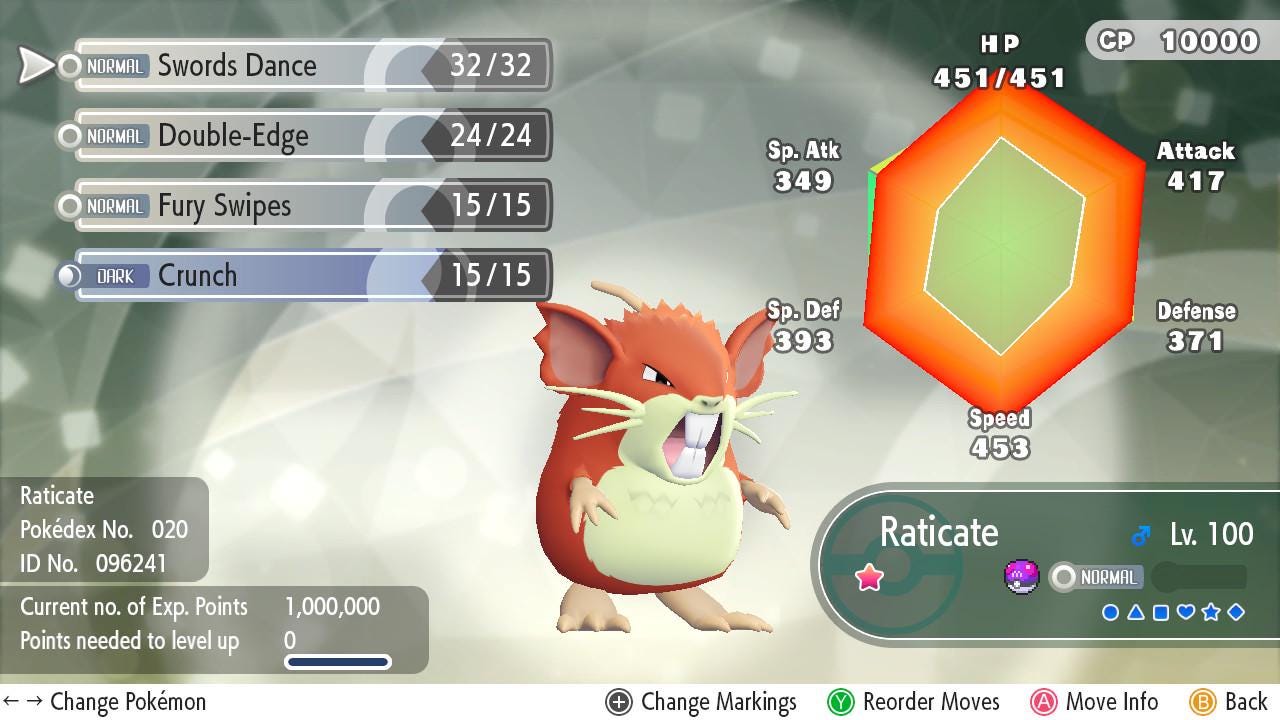Select the heart marking icon
Image resolution: width=1280 pixels, height=720 pixels.
[x=1186, y=612]
